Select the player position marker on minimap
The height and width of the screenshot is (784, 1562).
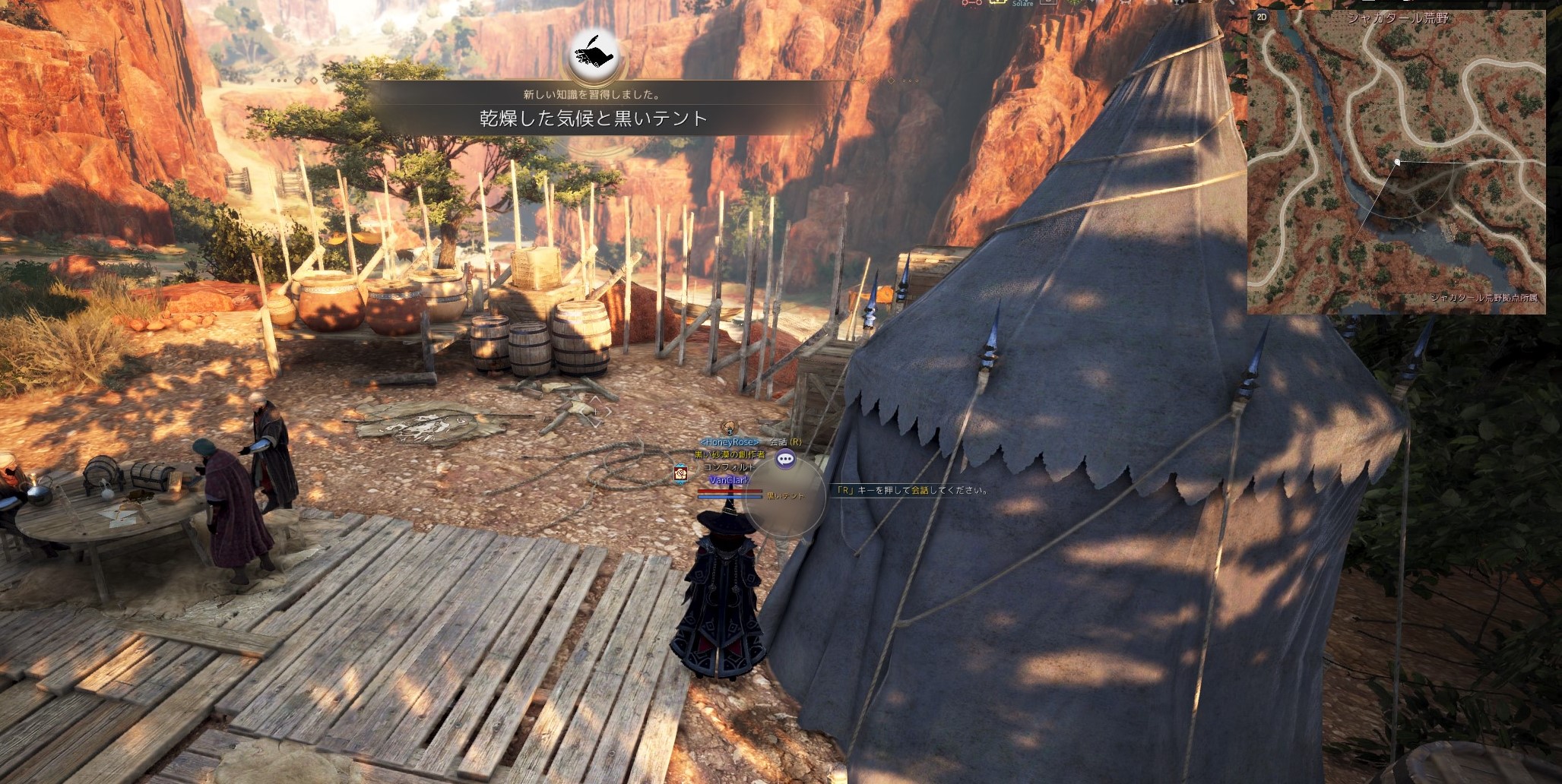click(1397, 162)
